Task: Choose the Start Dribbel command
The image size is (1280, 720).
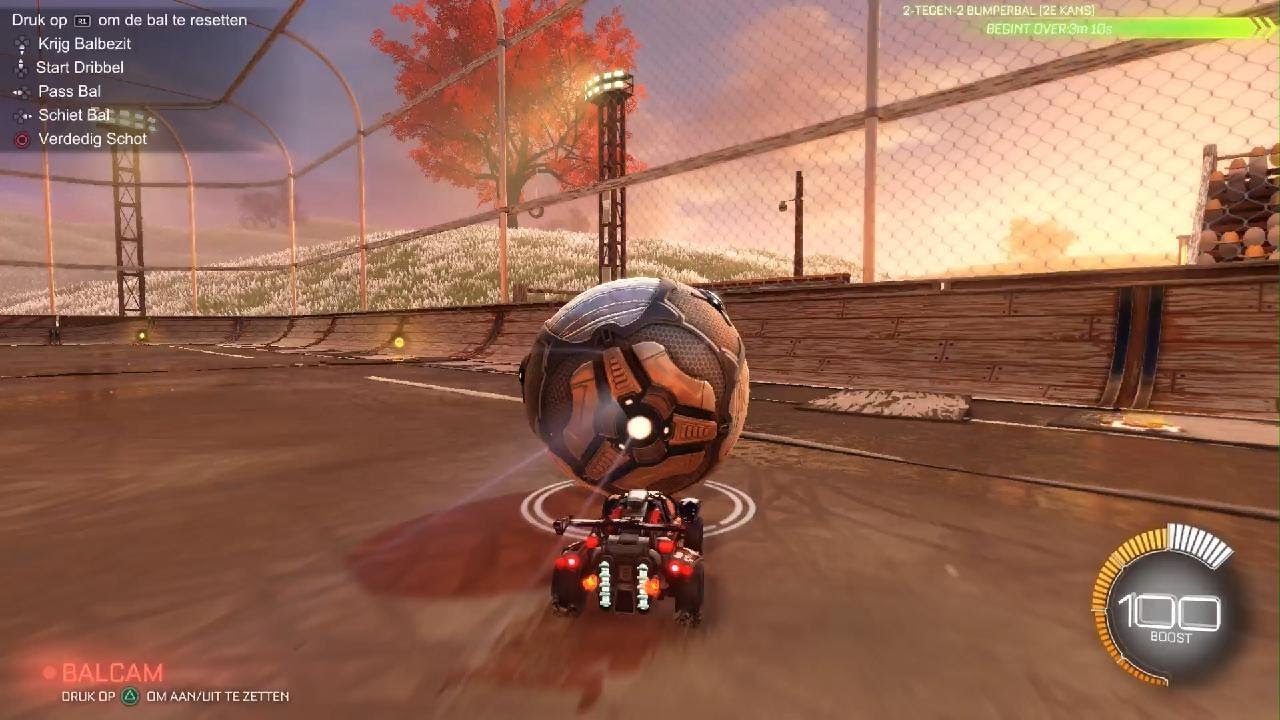Action: click(79, 68)
